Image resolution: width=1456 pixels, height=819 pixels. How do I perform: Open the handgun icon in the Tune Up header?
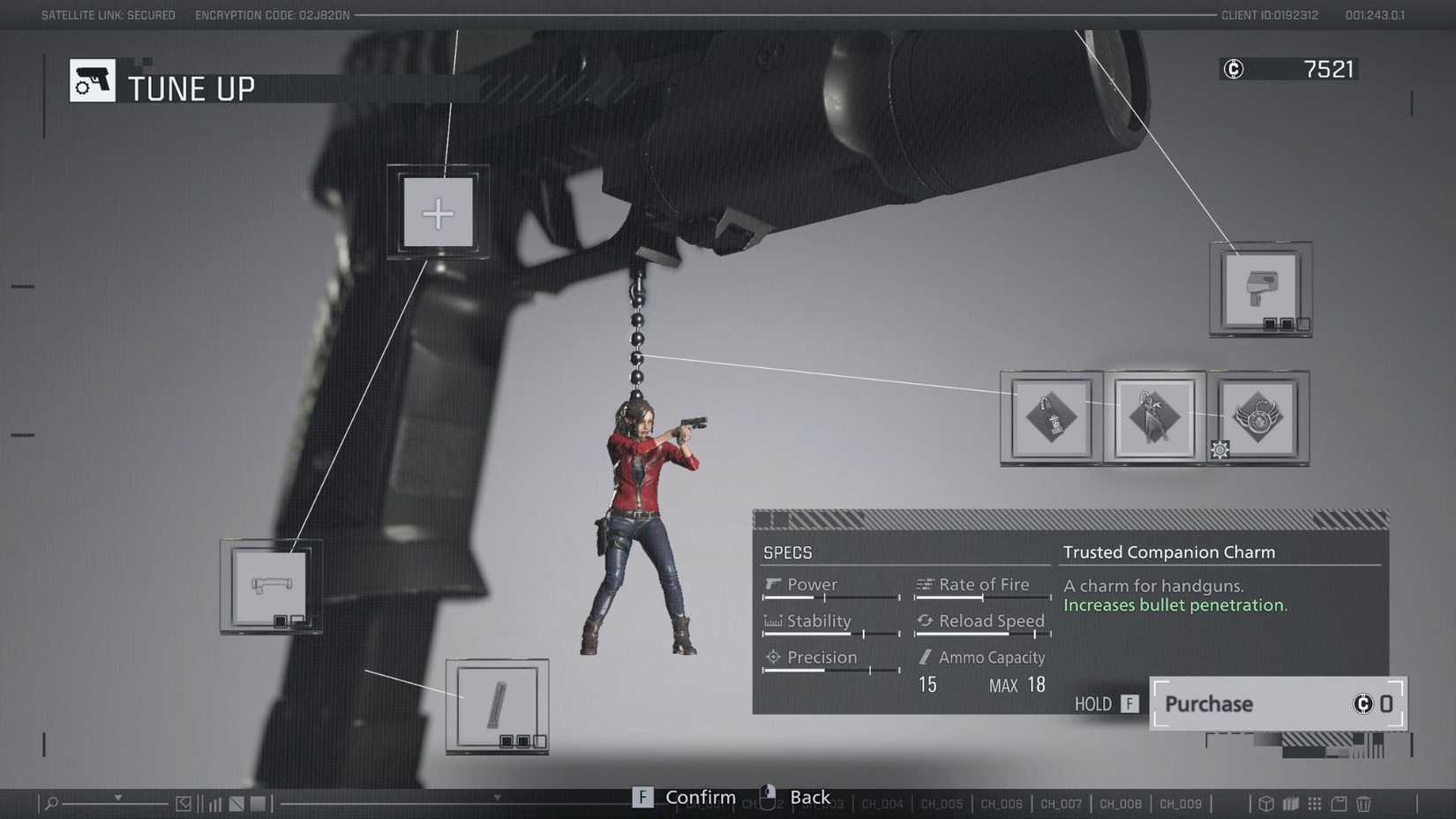tap(92, 79)
